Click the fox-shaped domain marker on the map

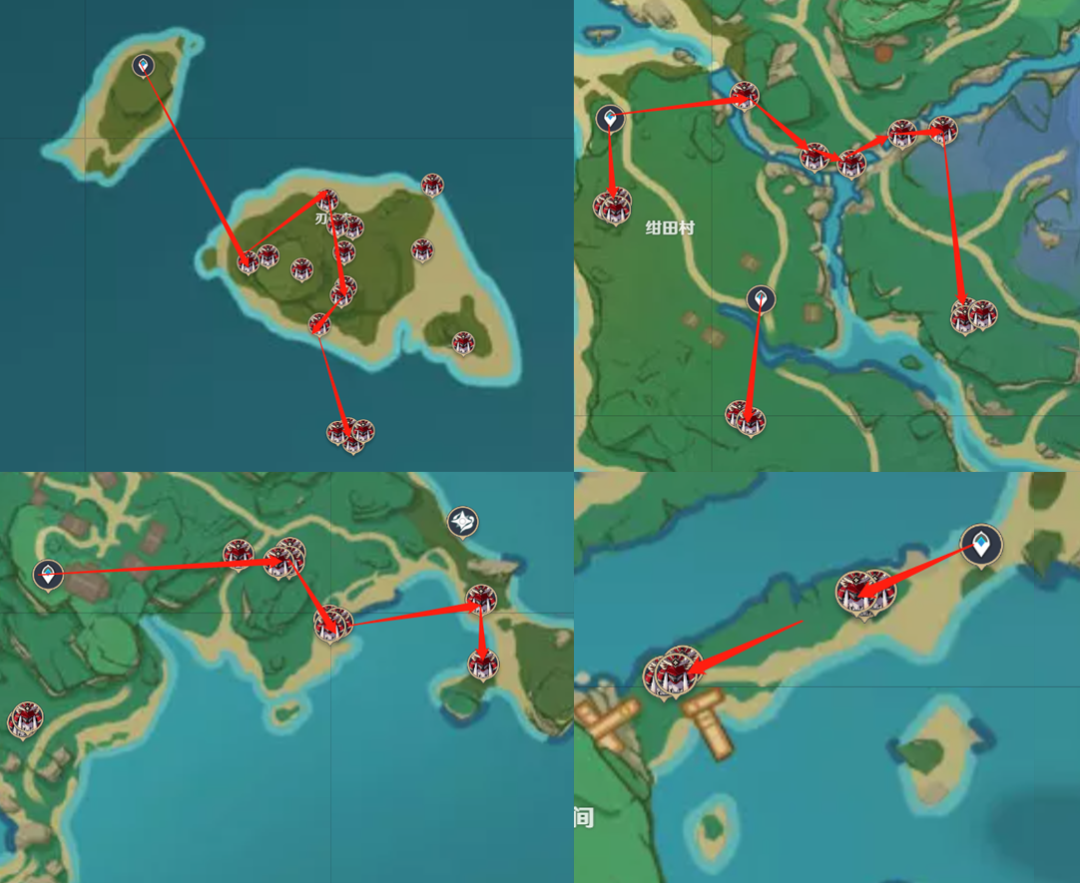point(462,521)
